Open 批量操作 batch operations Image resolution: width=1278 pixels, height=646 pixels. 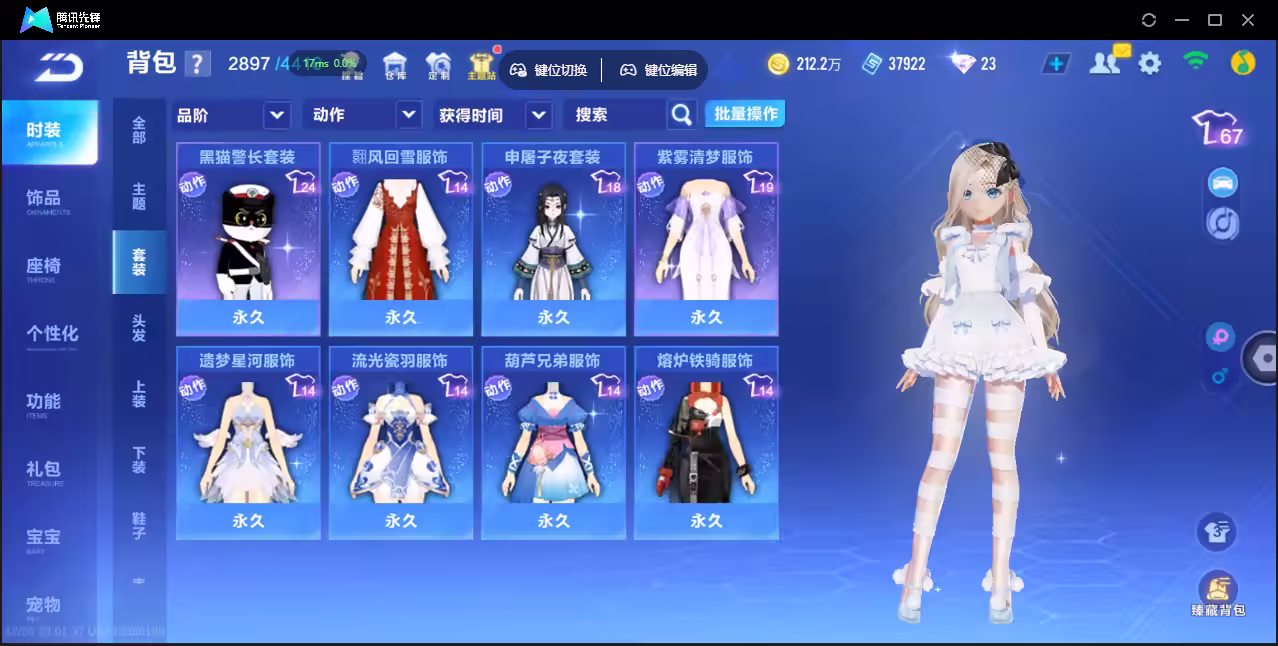pyautogui.click(x=745, y=114)
